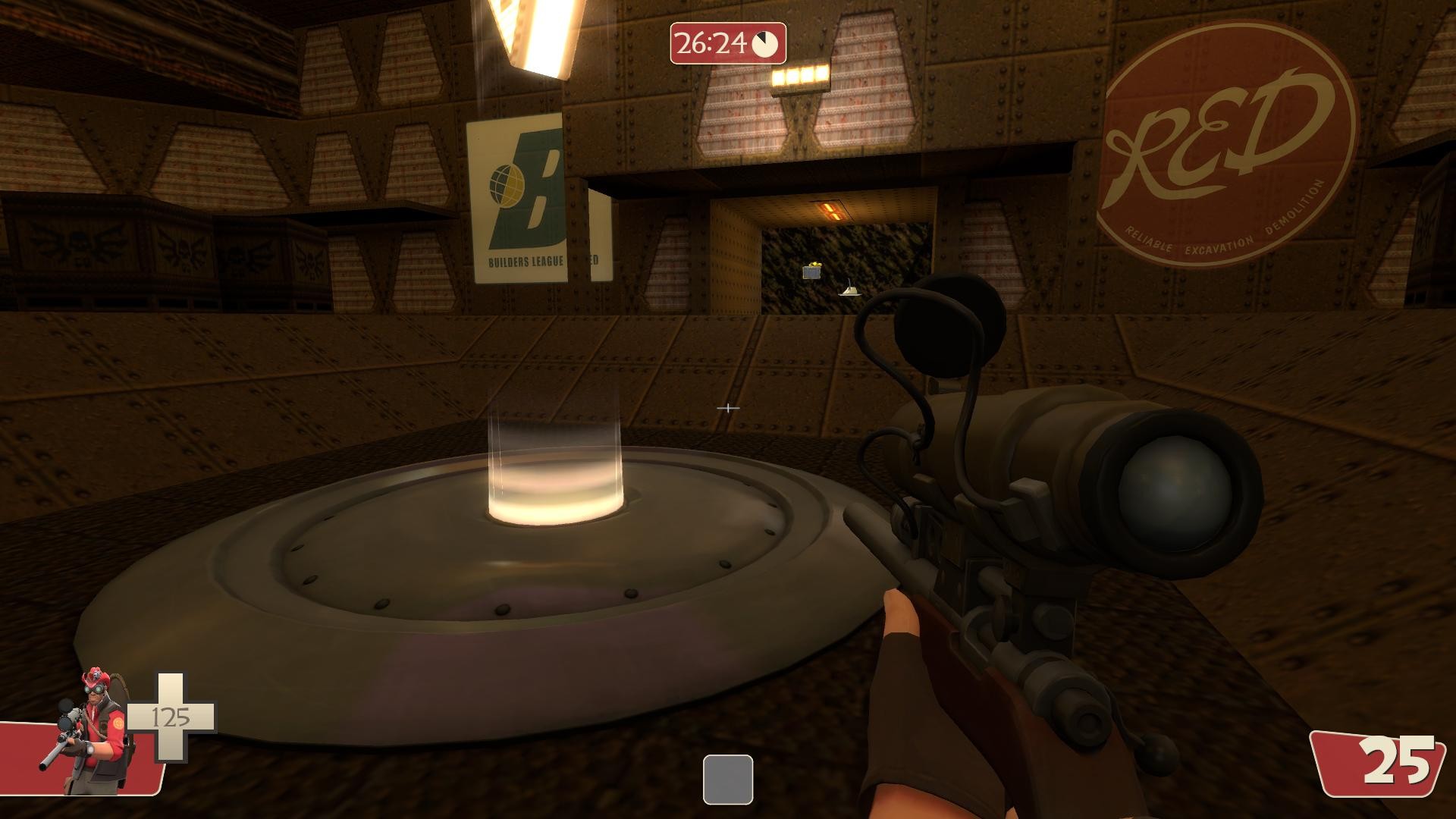The height and width of the screenshot is (819, 1456).
Task: Click the crosshair in the screen center
Action: (729, 408)
